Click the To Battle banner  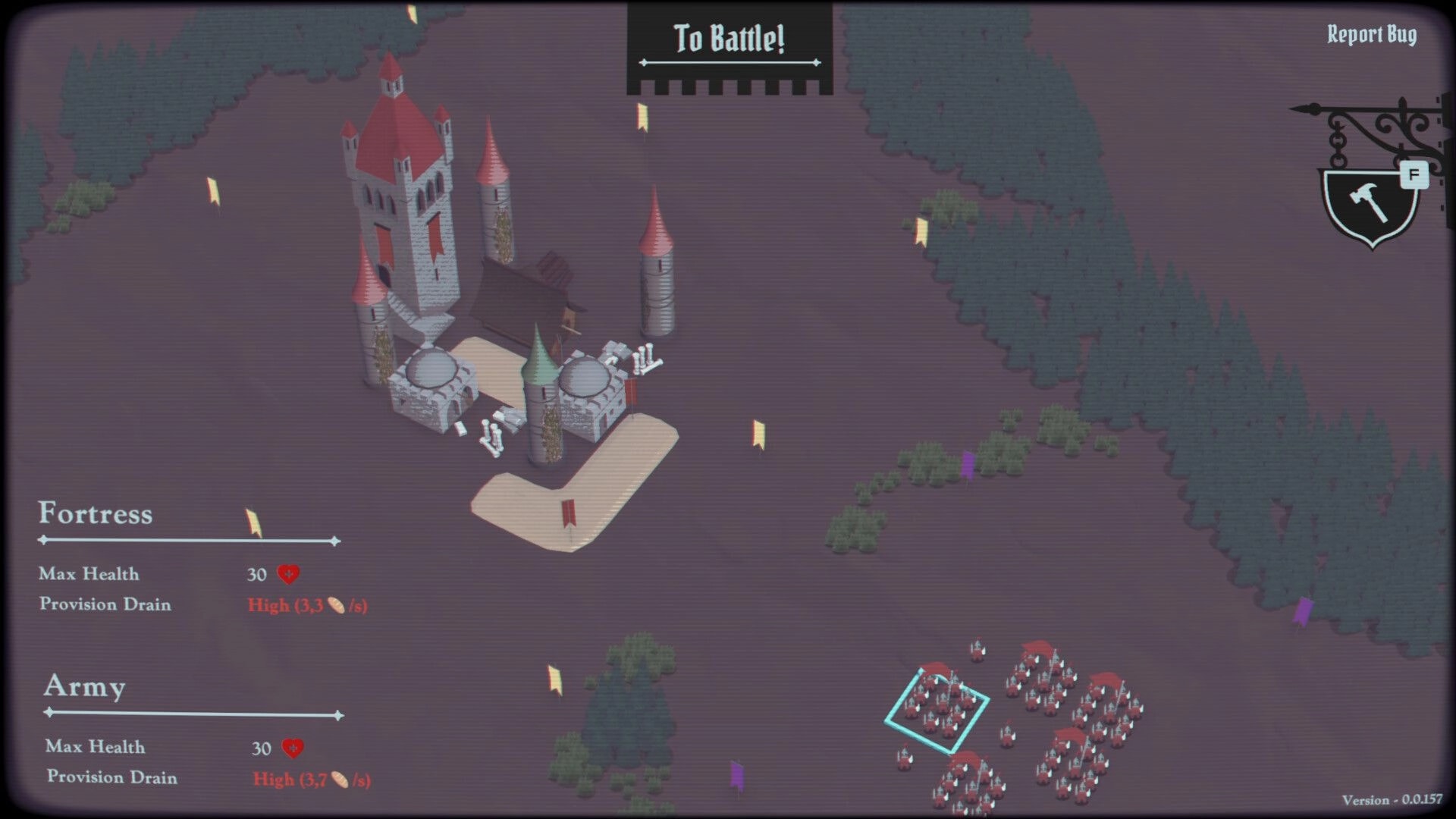[729, 36]
